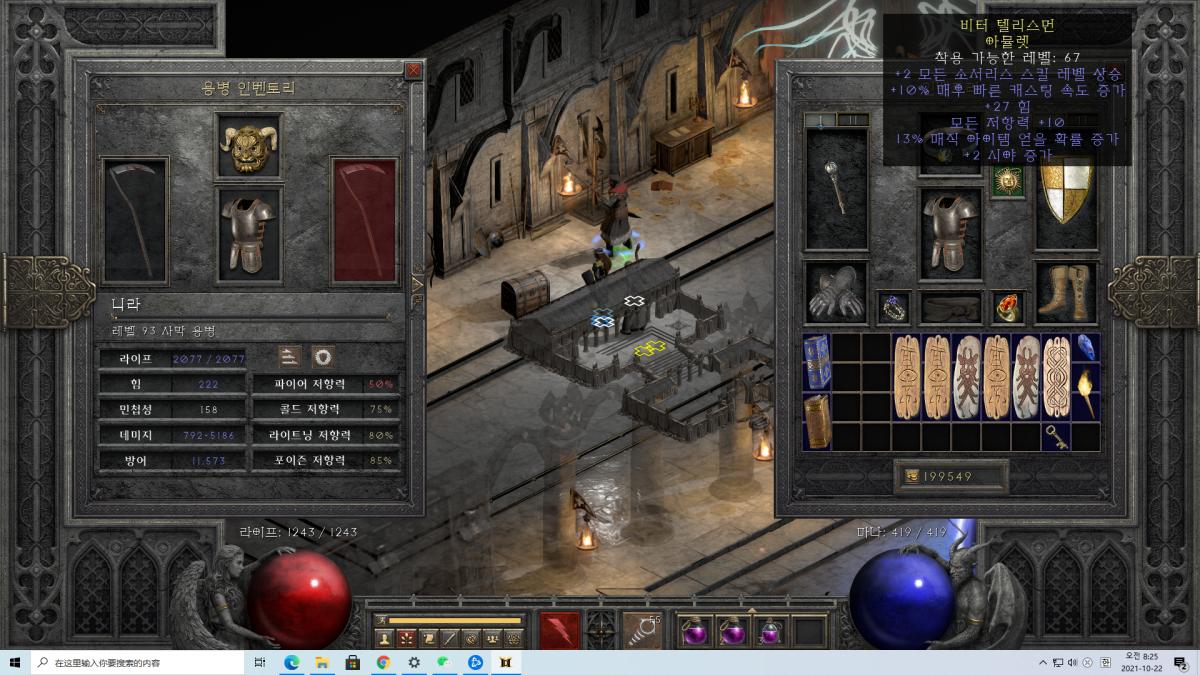1200x675 pixels.
Task: Select the orange gem ring
Action: [x=1008, y=308]
